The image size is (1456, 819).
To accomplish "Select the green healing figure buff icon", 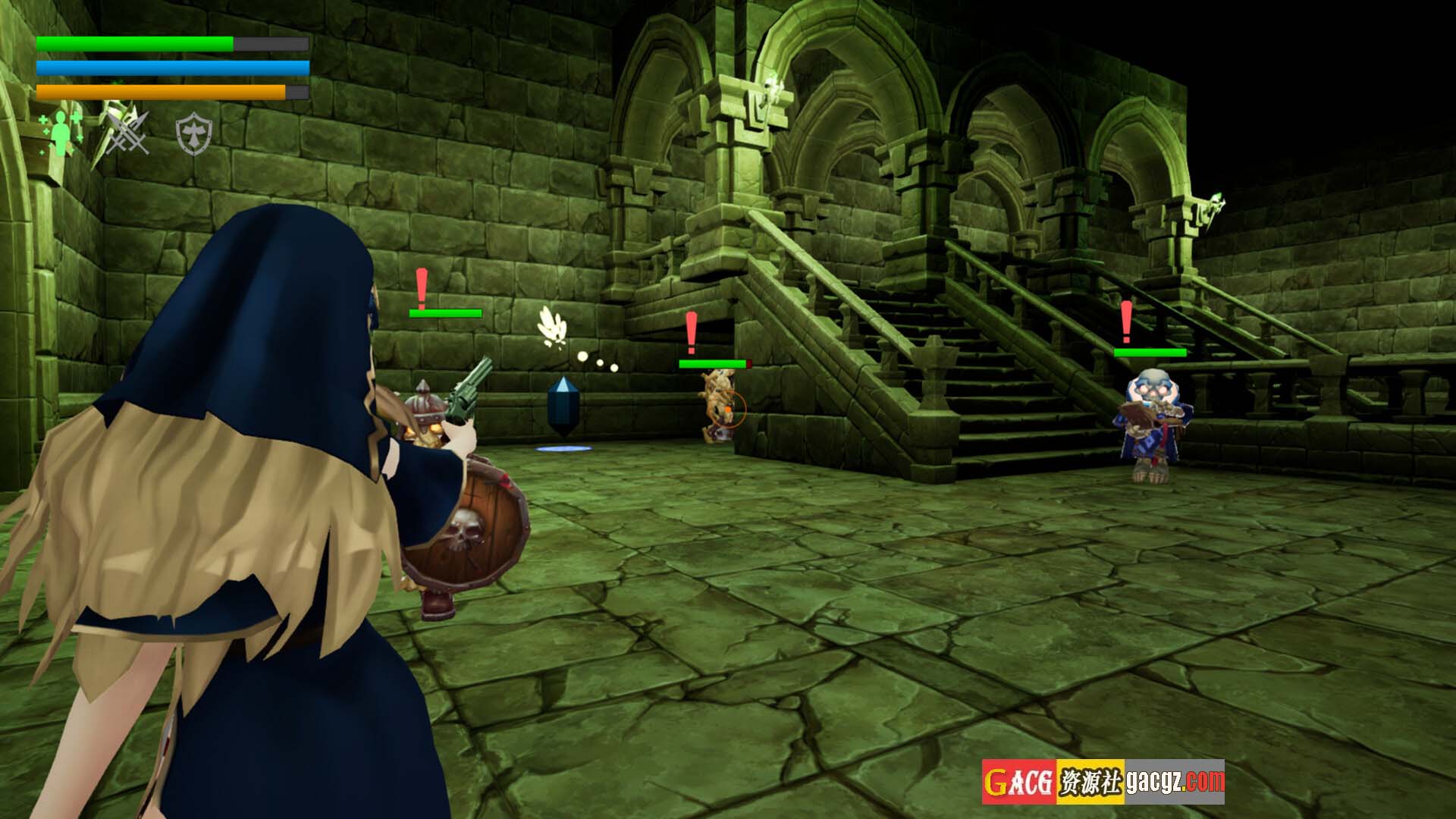I will [60, 133].
